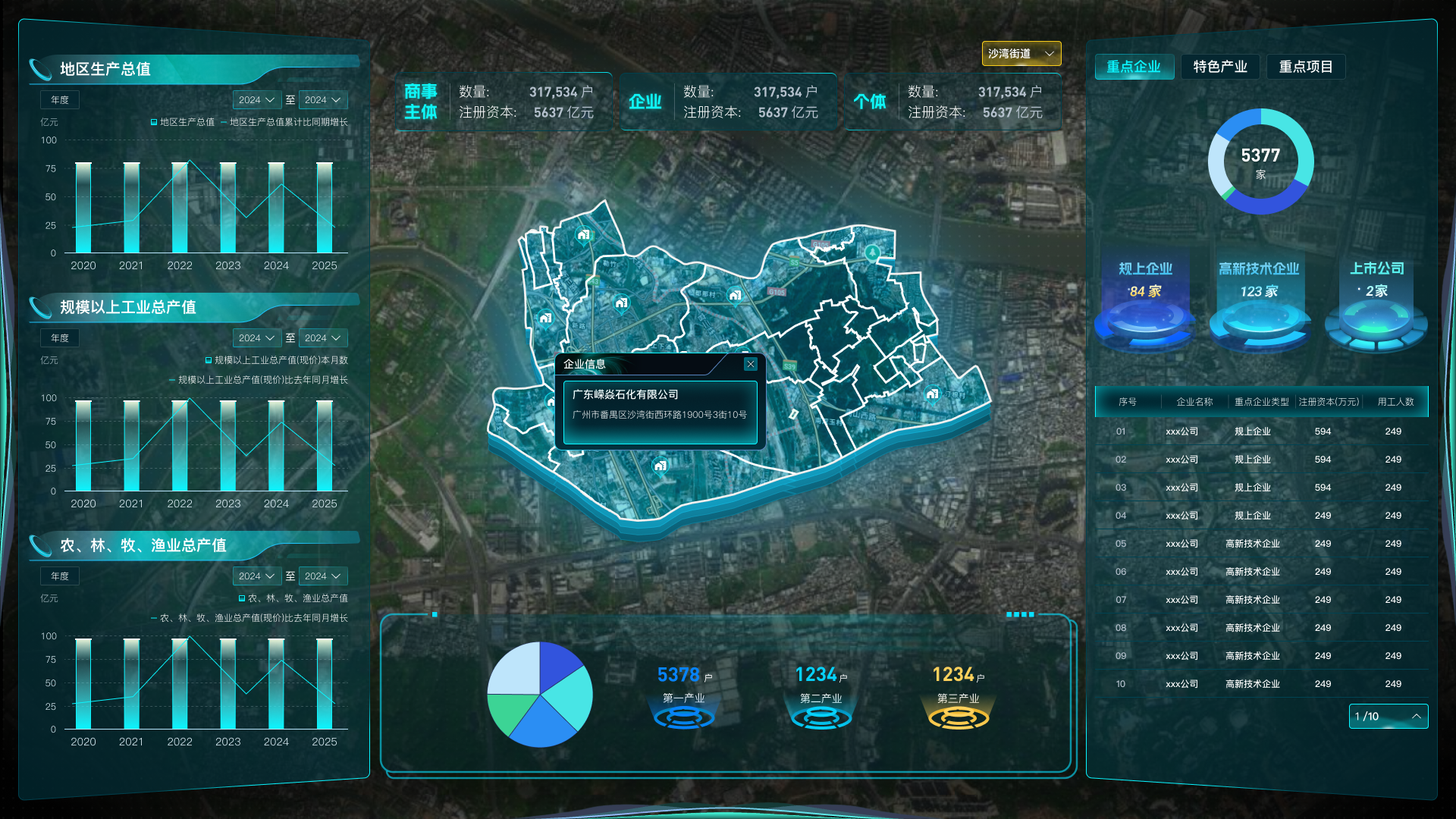
Task: Click the 注册资本(万元) column header
Action: [1329, 402]
